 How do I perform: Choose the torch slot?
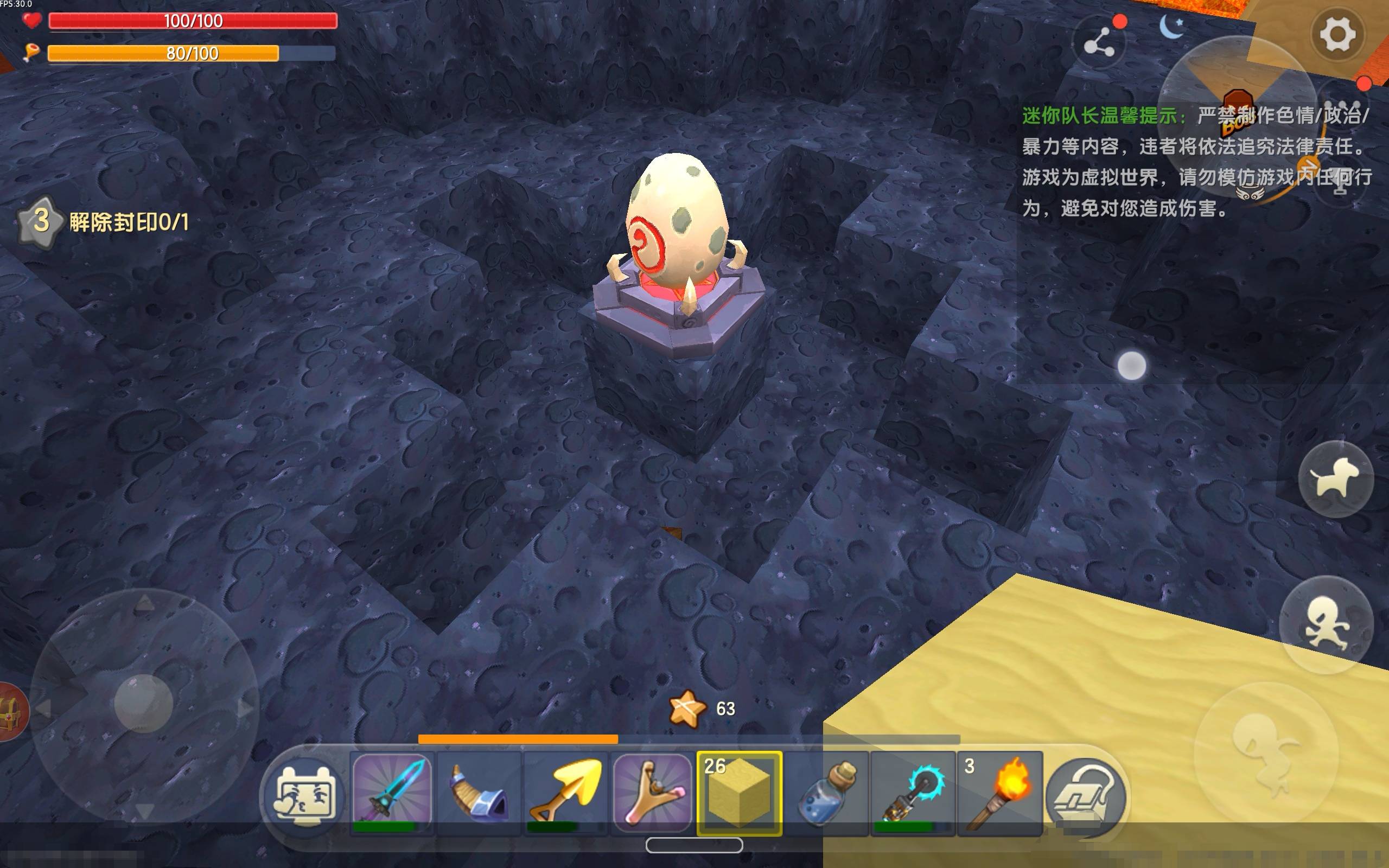click(x=999, y=793)
